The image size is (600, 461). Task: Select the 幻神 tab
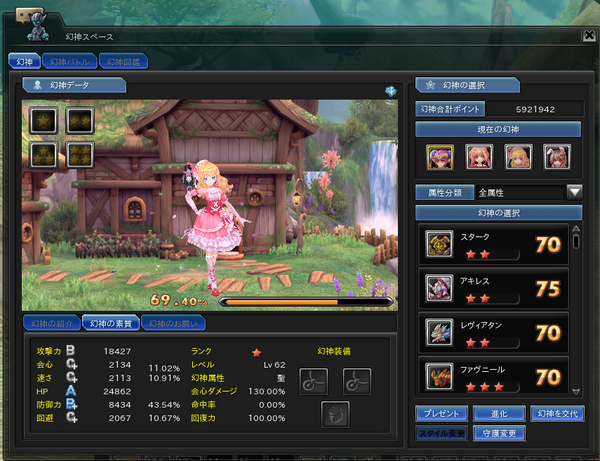click(25, 62)
